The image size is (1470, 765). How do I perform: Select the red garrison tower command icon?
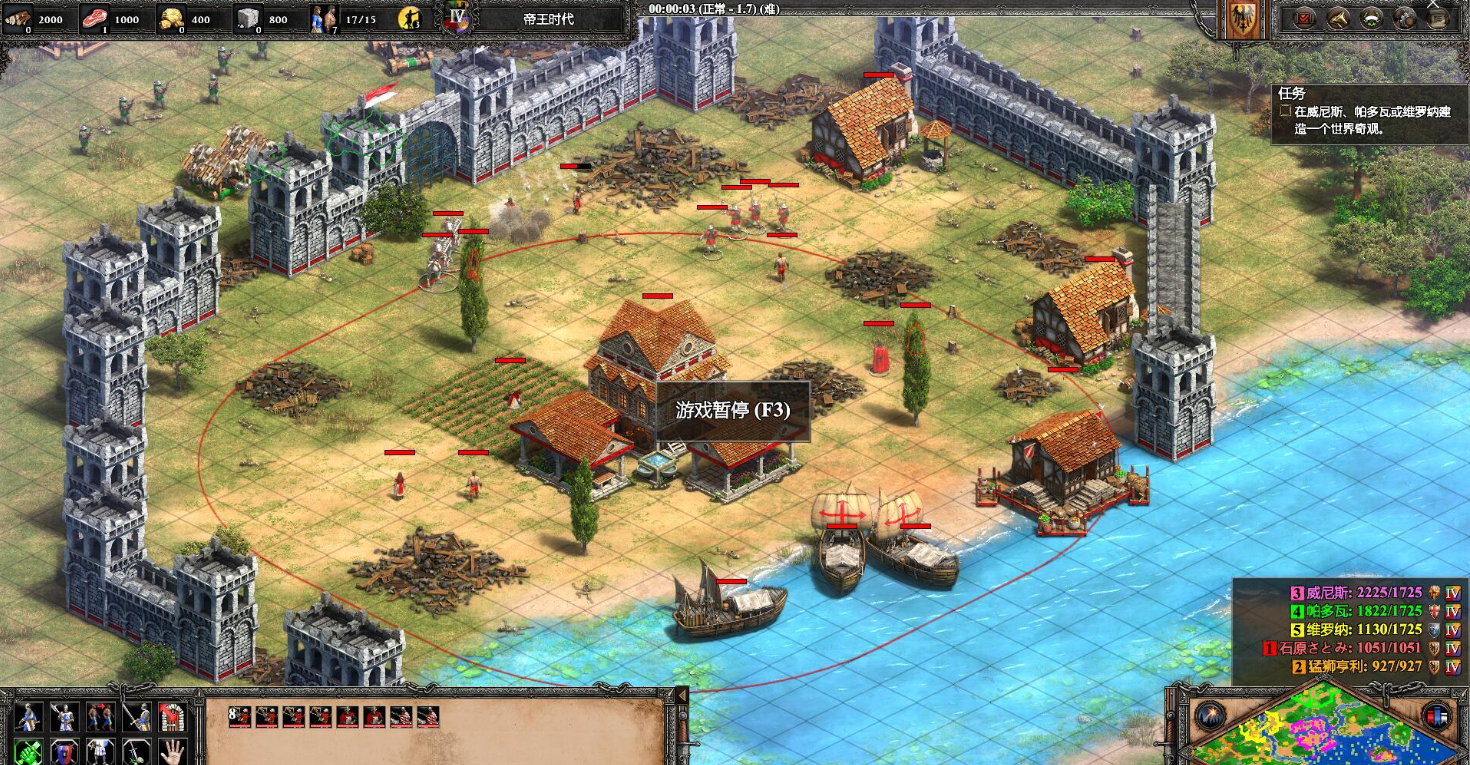tap(172, 715)
